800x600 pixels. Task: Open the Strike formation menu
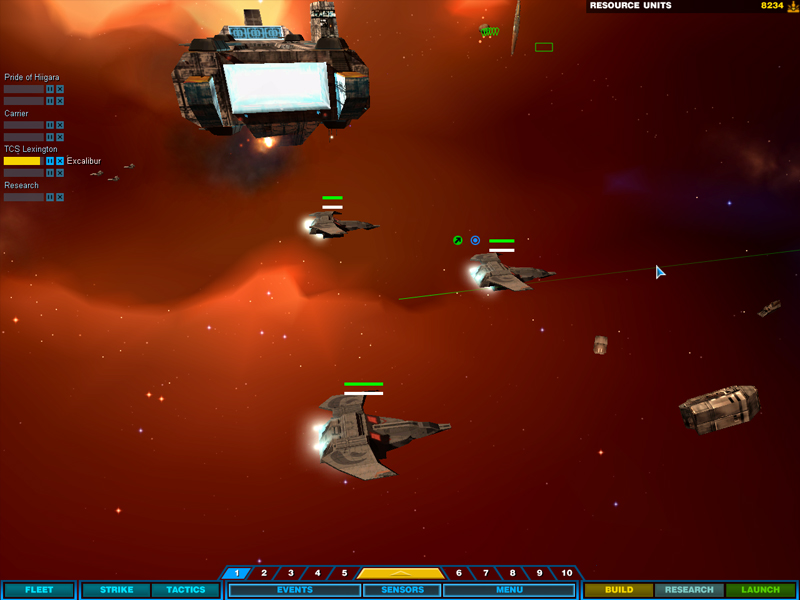click(x=116, y=590)
